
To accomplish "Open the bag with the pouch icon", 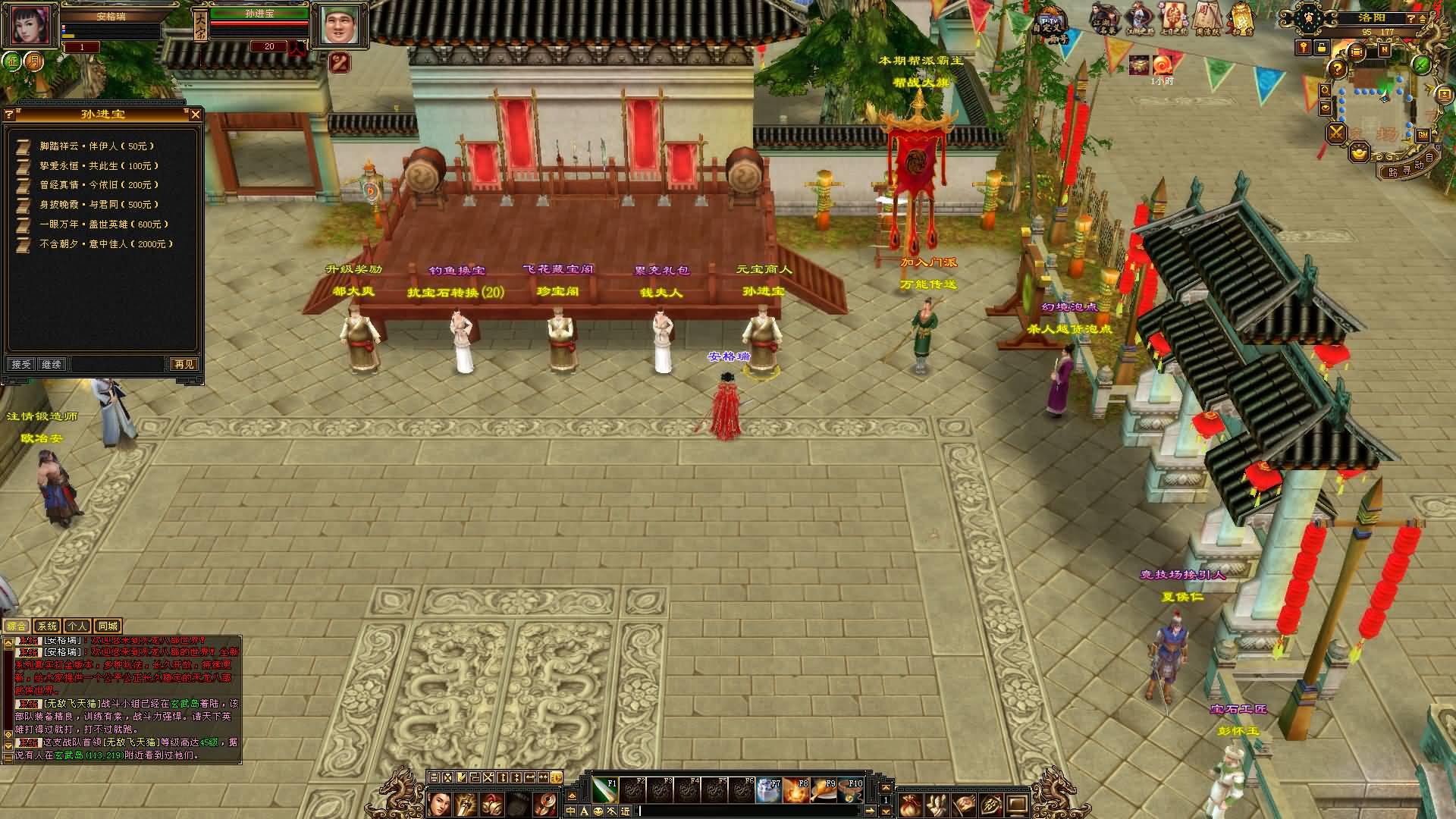I will coord(909,805).
